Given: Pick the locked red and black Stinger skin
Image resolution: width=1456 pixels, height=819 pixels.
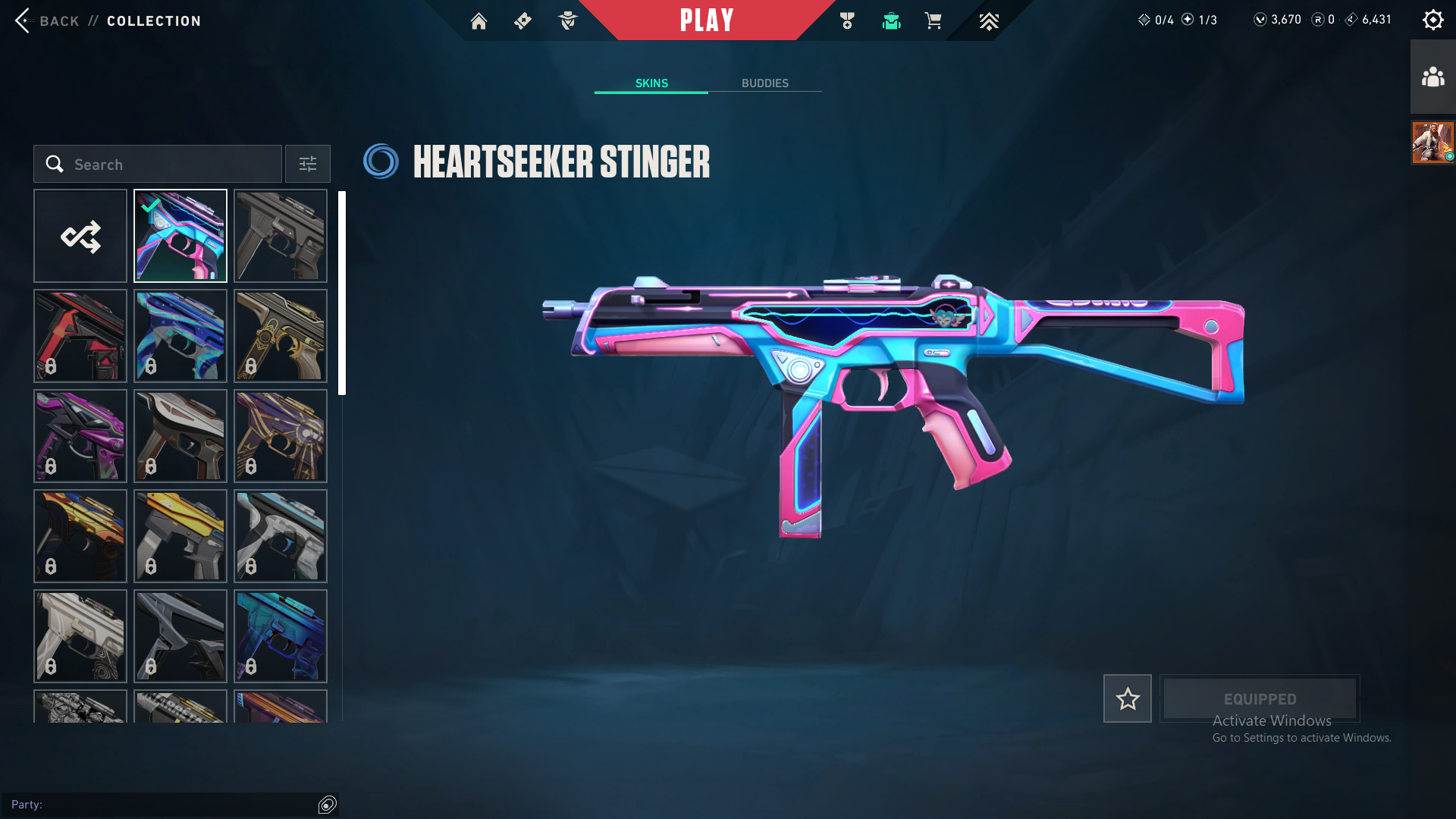Looking at the screenshot, I should pyautogui.click(x=80, y=336).
